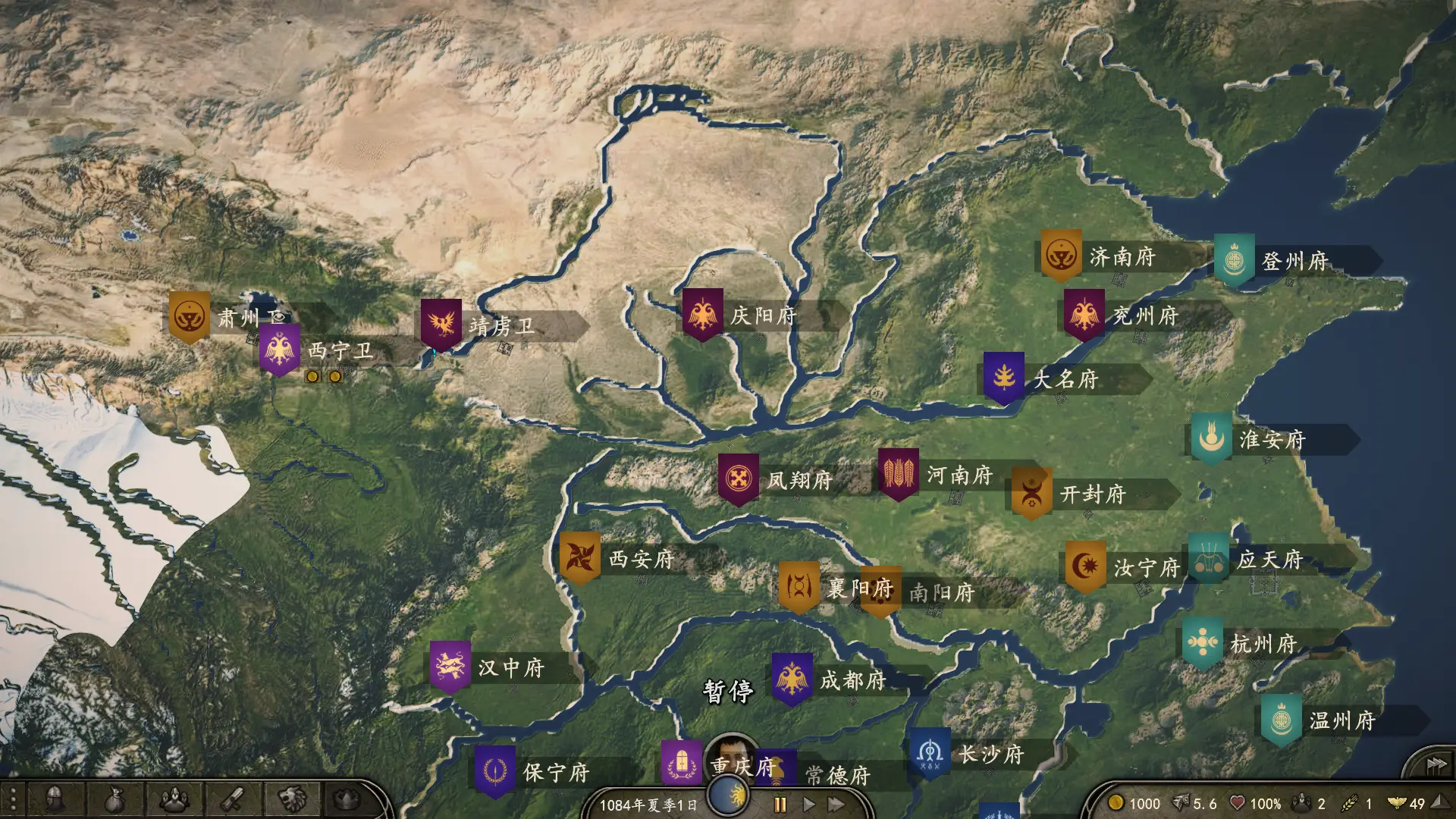Select the 成都府 settlement nameplate
The image size is (1456, 819).
pos(852,680)
